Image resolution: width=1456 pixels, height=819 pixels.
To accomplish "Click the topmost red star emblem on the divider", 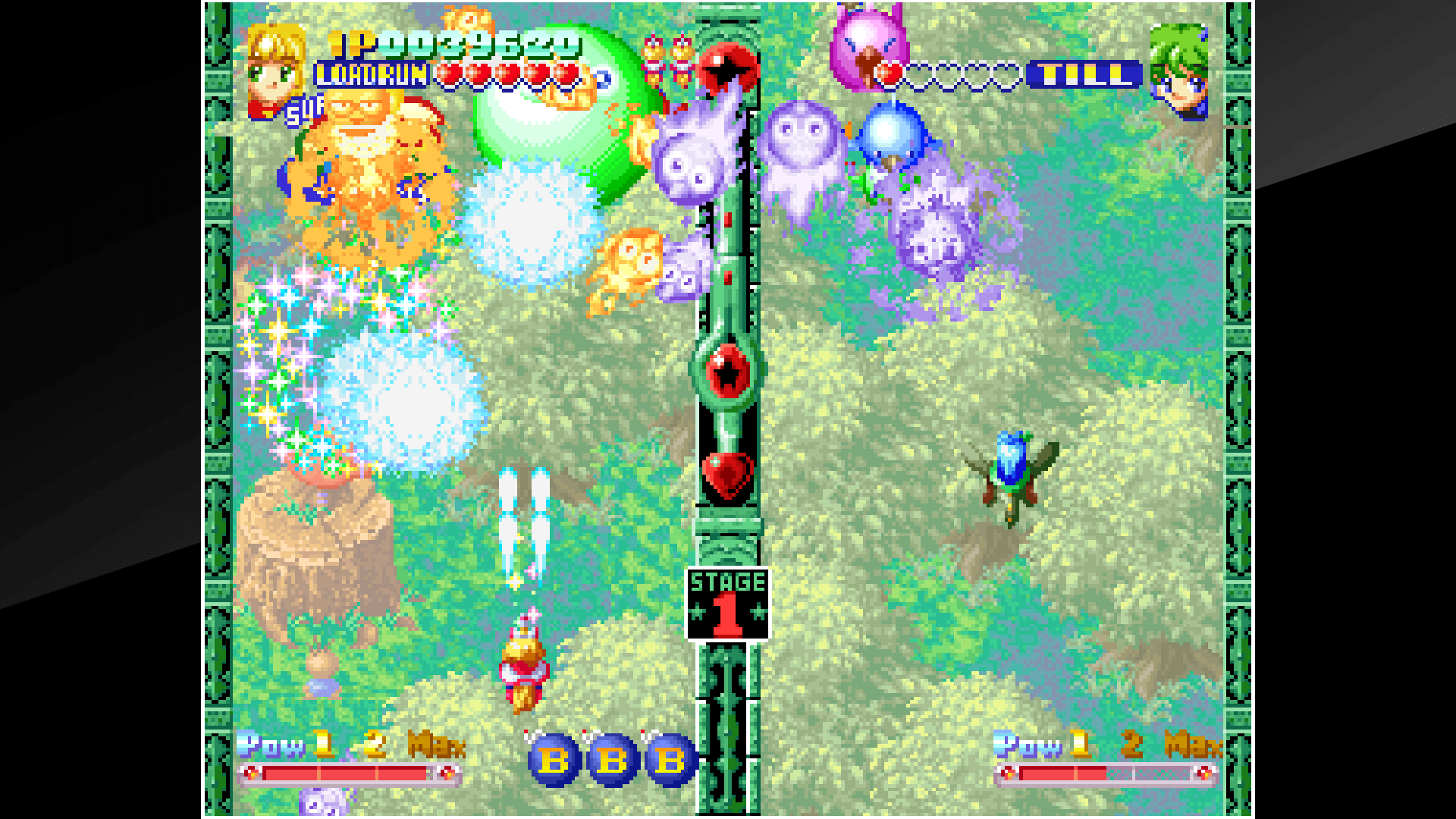I will coord(726,69).
